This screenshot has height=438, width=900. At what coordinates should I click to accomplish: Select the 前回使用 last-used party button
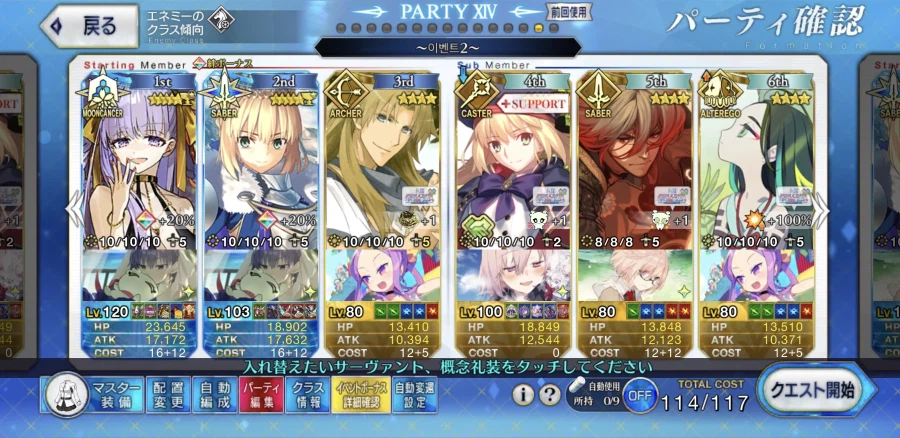(x=568, y=12)
